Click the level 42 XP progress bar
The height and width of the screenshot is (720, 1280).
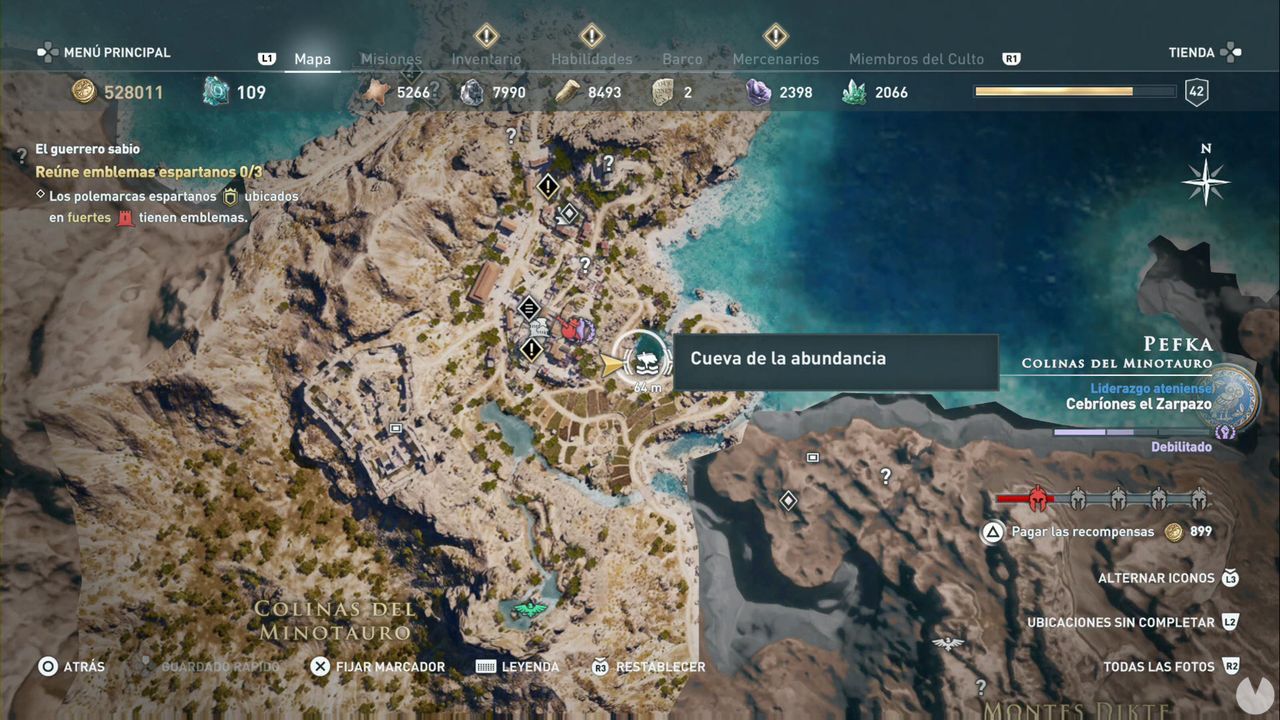(x=1075, y=91)
